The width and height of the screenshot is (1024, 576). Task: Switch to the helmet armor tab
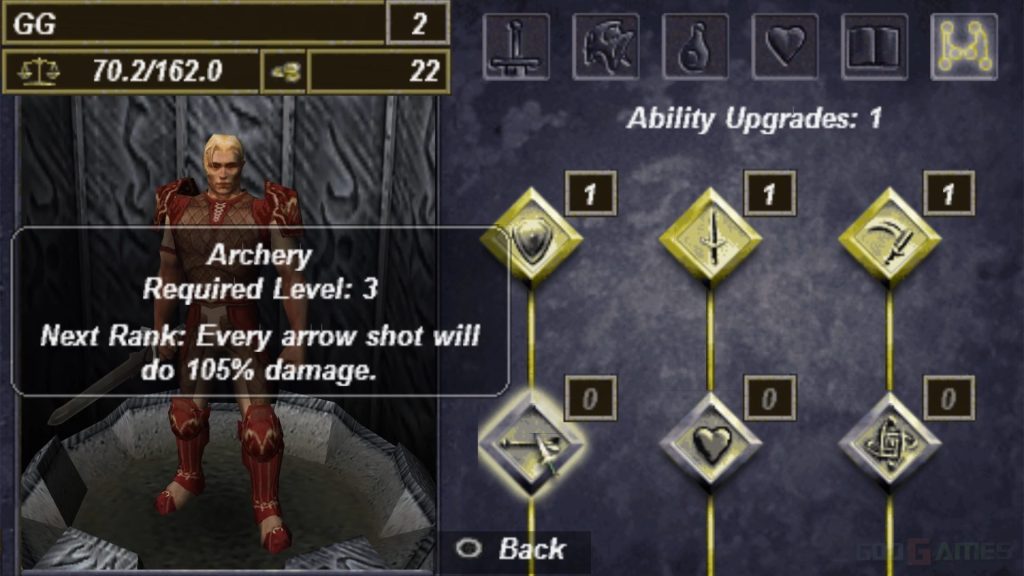[x=606, y=46]
